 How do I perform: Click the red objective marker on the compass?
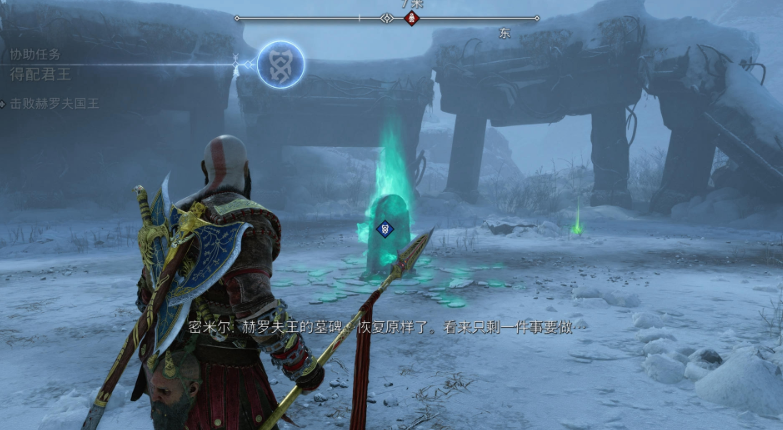coord(411,18)
